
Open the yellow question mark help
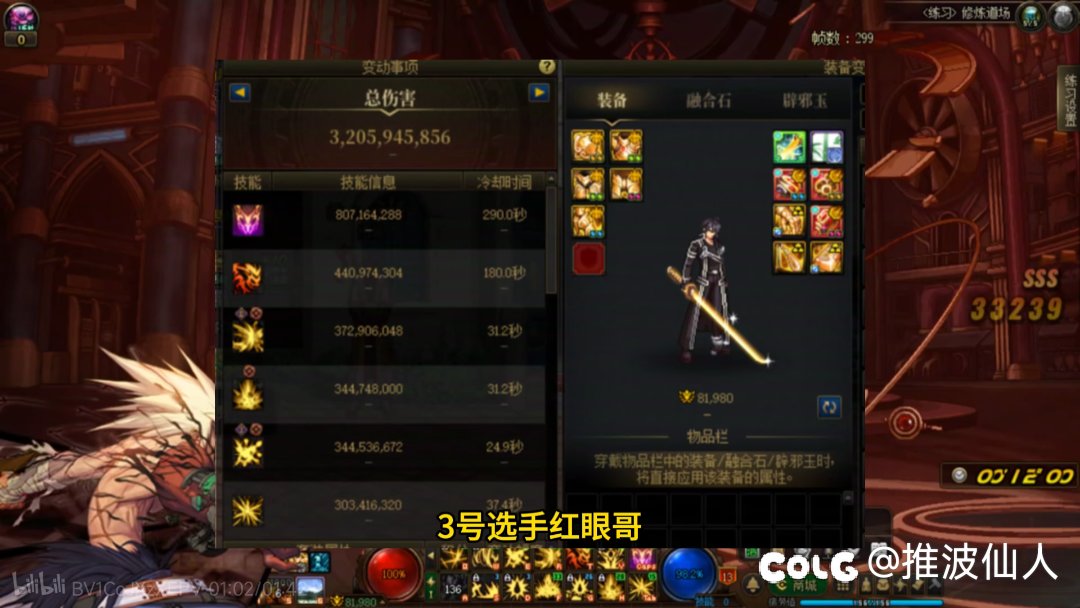point(546,66)
